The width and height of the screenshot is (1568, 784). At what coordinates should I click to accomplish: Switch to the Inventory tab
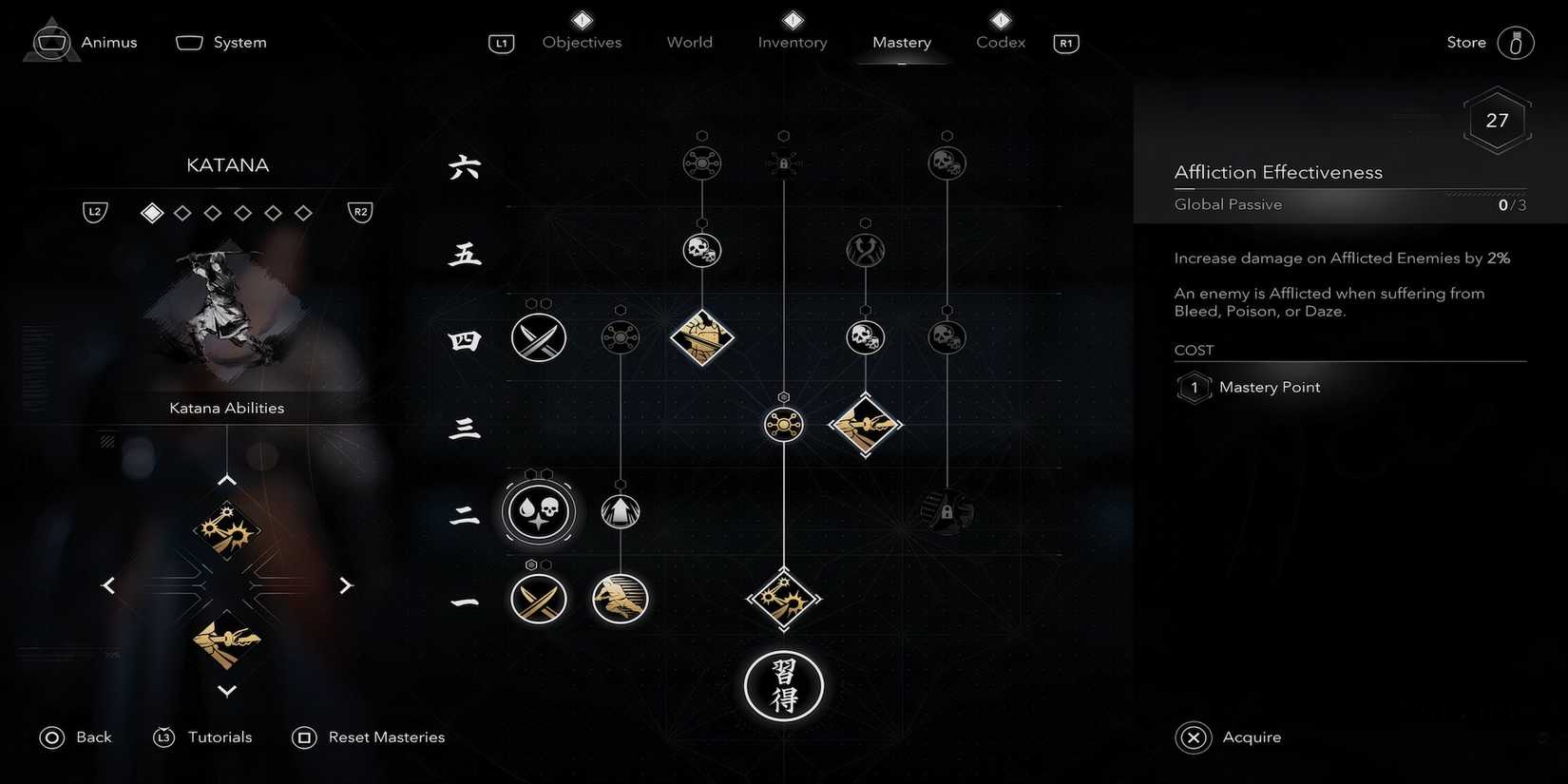click(x=792, y=42)
